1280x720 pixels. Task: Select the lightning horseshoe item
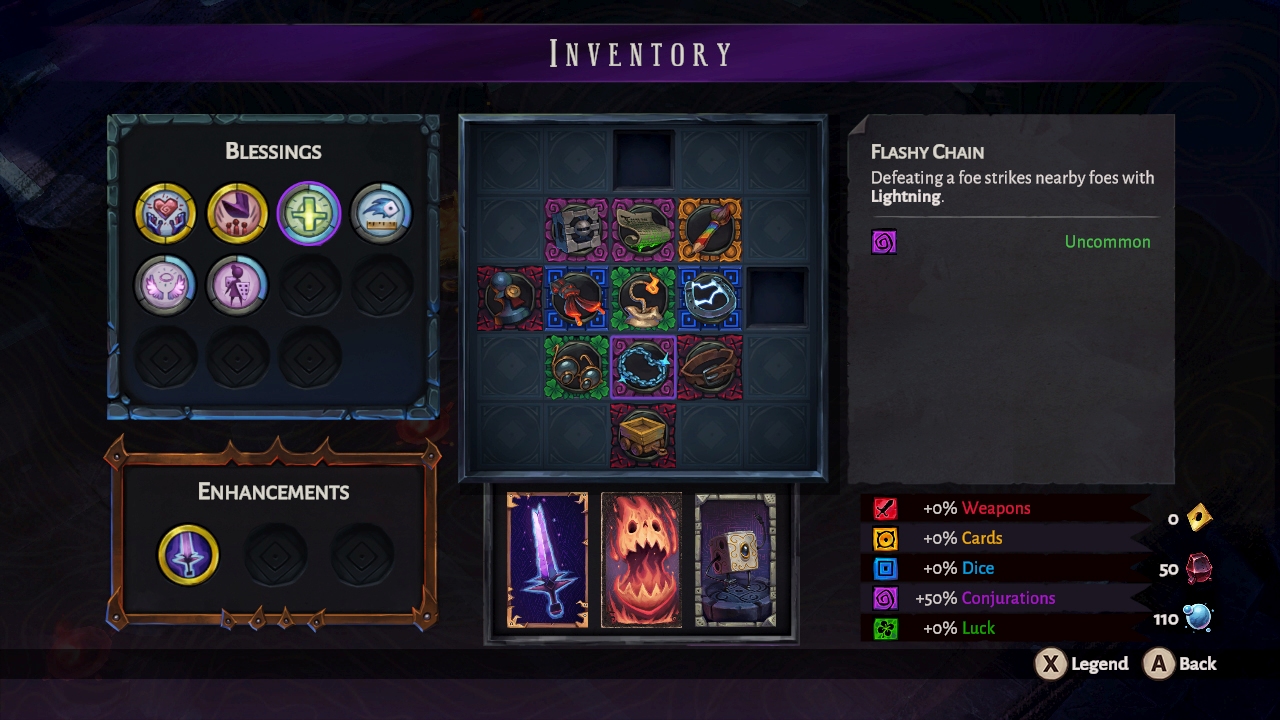click(710, 299)
